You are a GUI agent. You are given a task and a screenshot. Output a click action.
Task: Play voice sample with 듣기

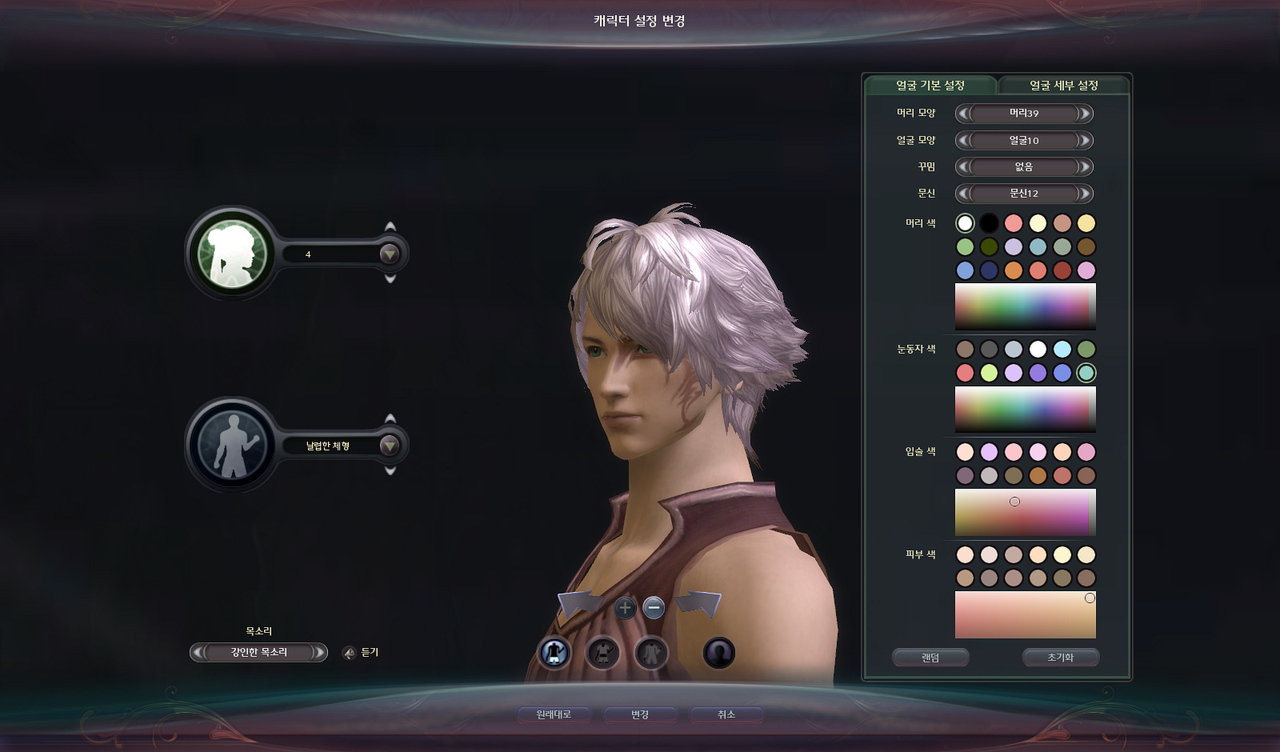point(362,653)
